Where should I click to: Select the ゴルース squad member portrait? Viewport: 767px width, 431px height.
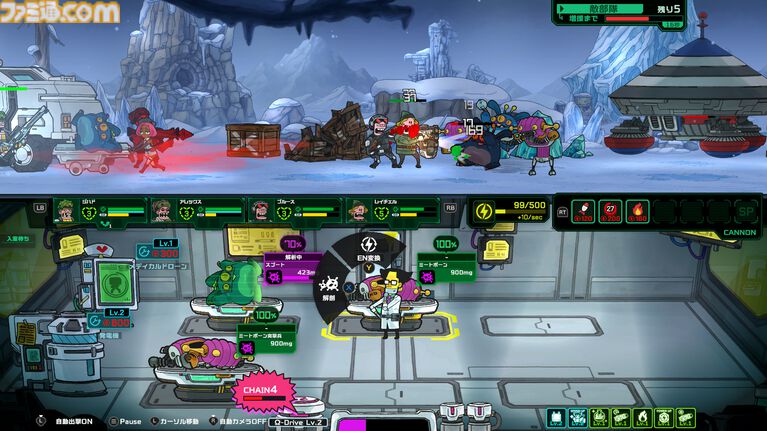coord(260,211)
